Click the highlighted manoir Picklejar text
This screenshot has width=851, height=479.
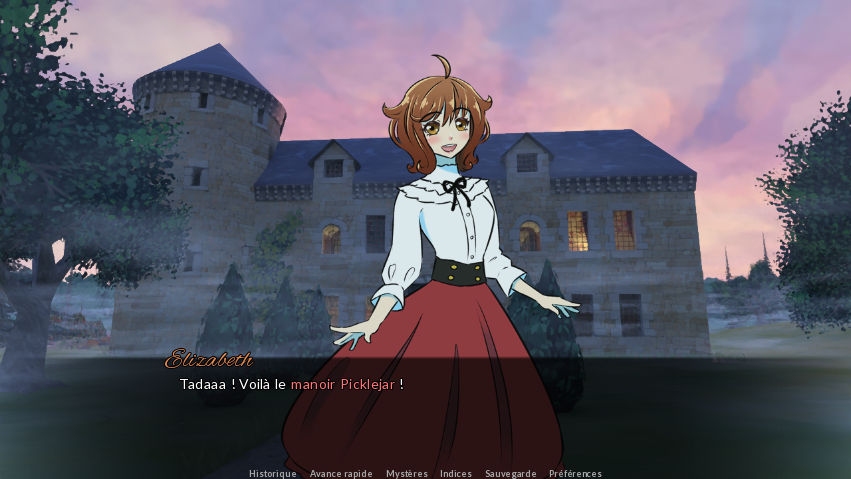coord(343,384)
